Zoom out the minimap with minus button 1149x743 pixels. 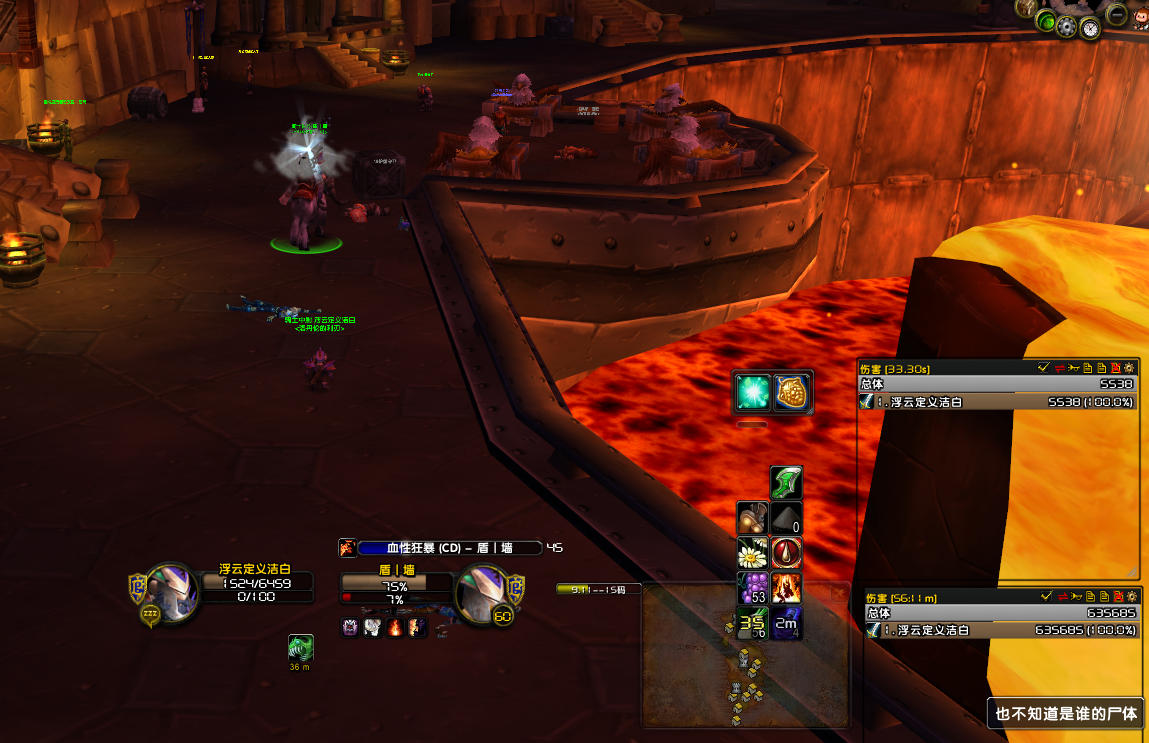click(x=1116, y=14)
